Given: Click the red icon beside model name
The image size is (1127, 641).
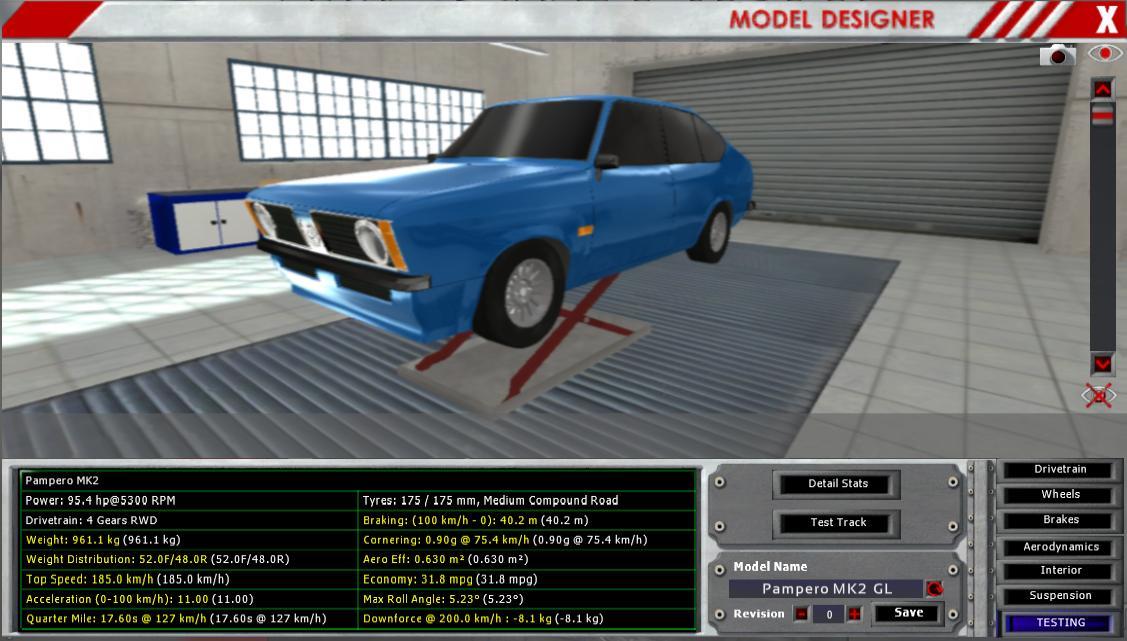Looking at the screenshot, I should pyautogui.click(x=934, y=589).
